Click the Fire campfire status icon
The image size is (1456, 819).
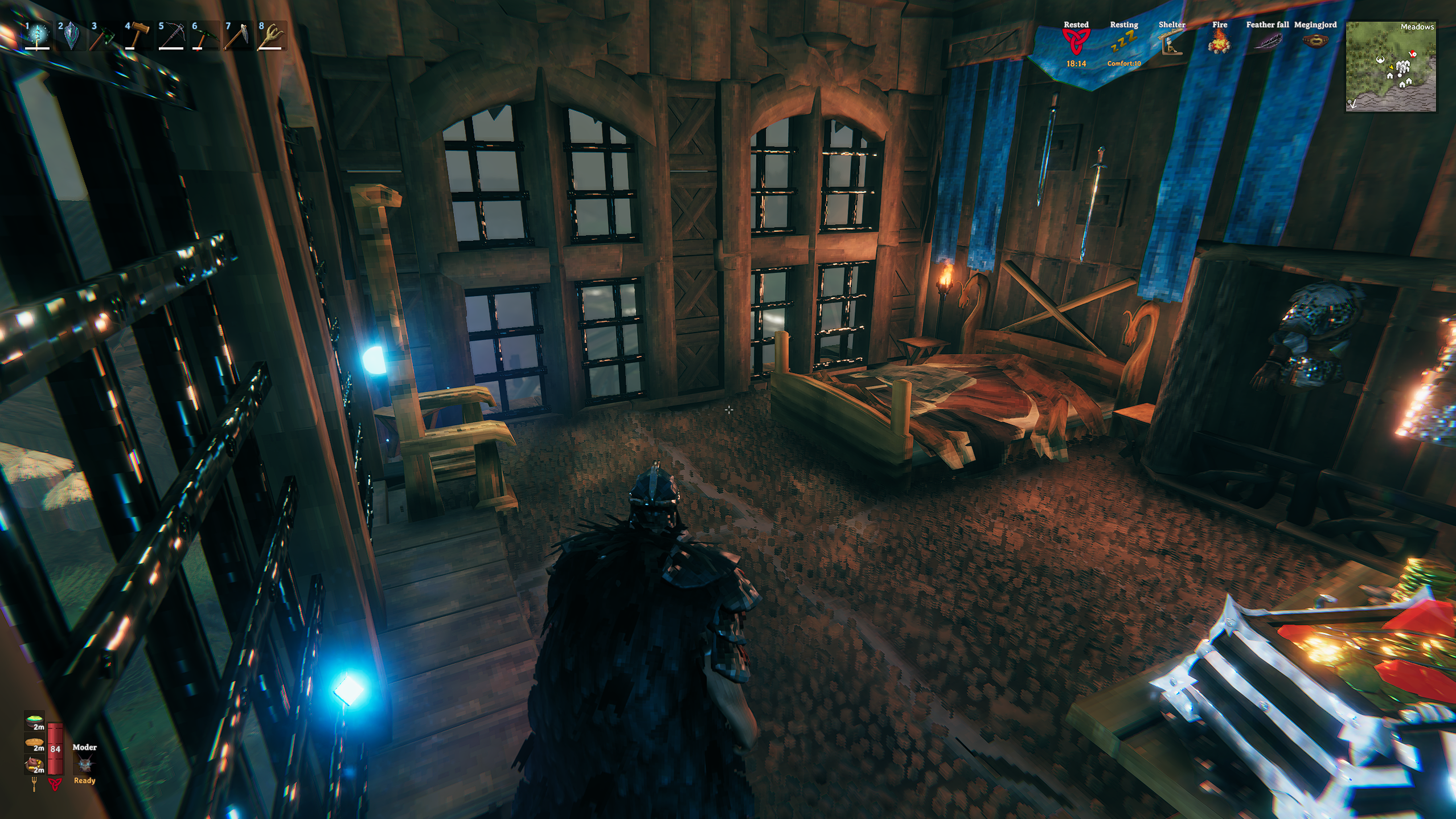(x=1219, y=42)
